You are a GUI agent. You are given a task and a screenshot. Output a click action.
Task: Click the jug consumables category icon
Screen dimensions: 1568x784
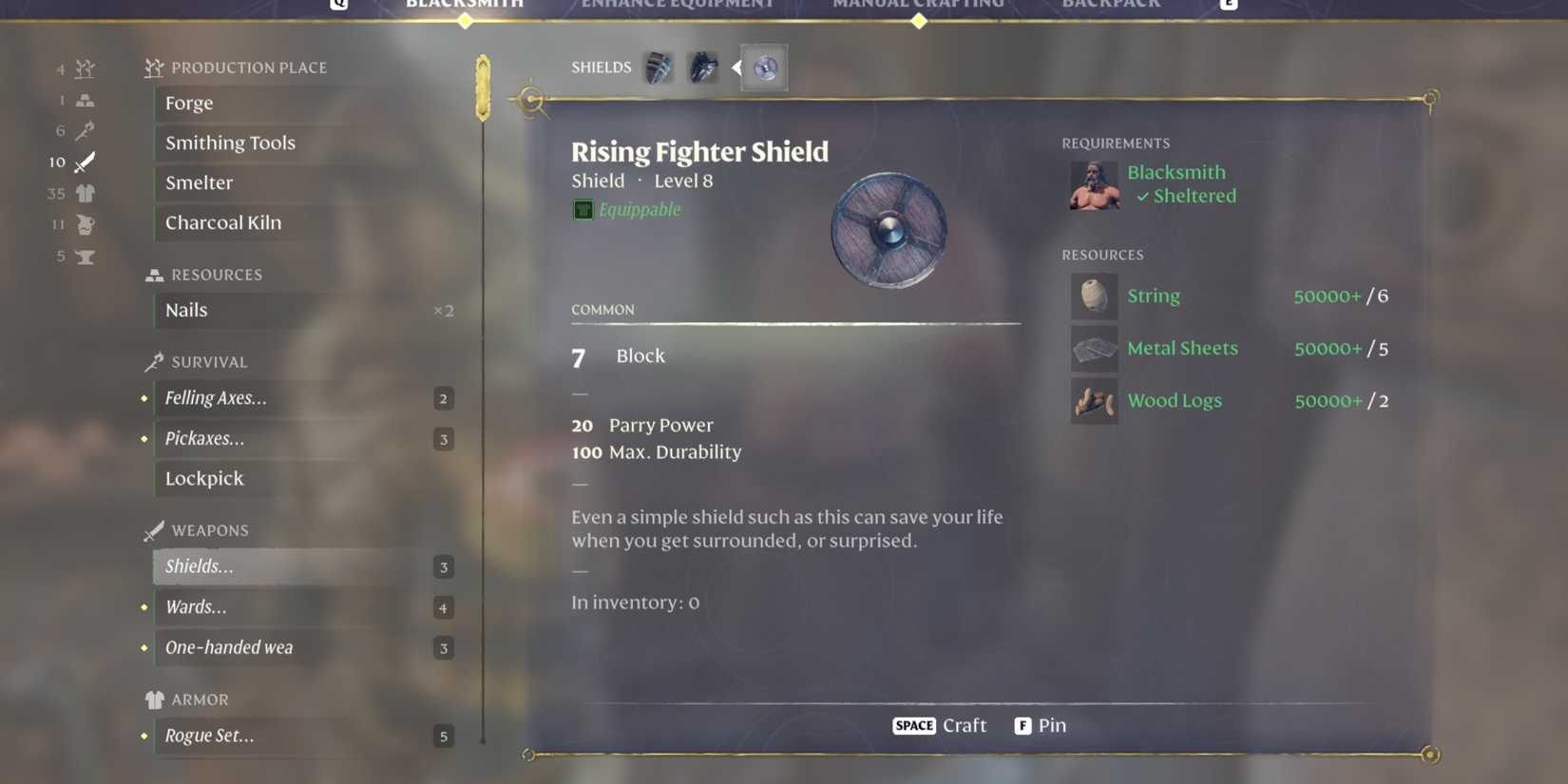pos(85,225)
